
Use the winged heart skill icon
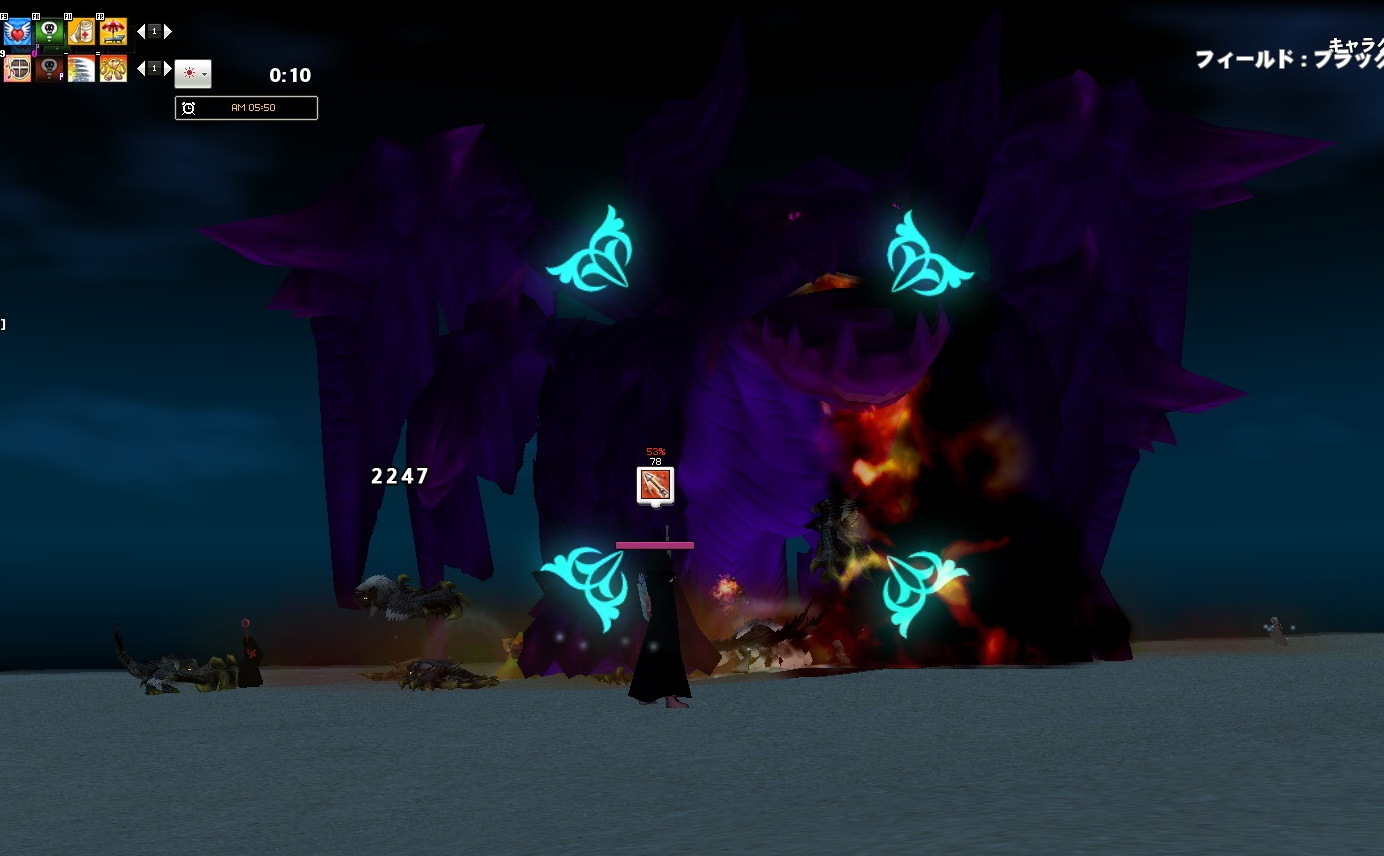point(18,32)
